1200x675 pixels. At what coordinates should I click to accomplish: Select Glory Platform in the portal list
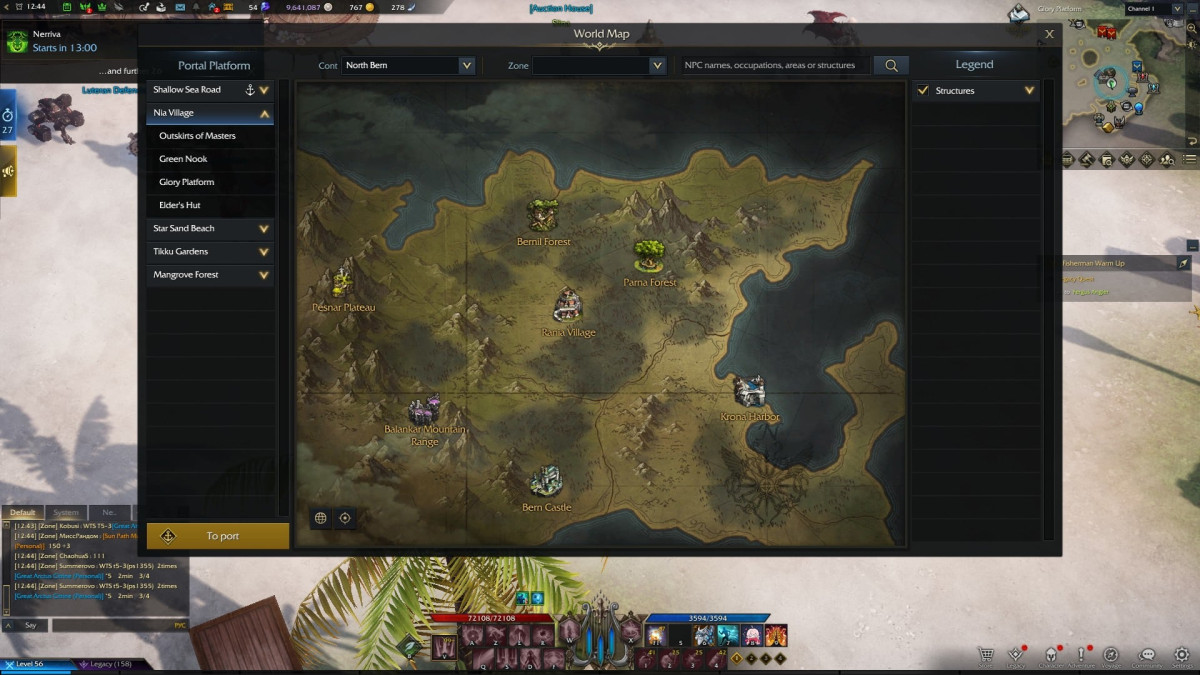click(x=187, y=182)
